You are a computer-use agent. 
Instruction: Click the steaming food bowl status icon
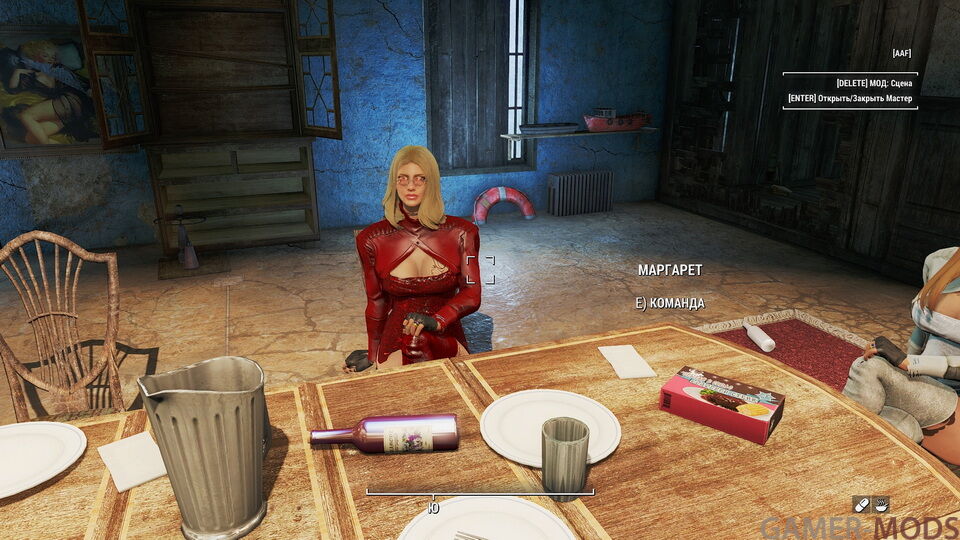pos(881,504)
